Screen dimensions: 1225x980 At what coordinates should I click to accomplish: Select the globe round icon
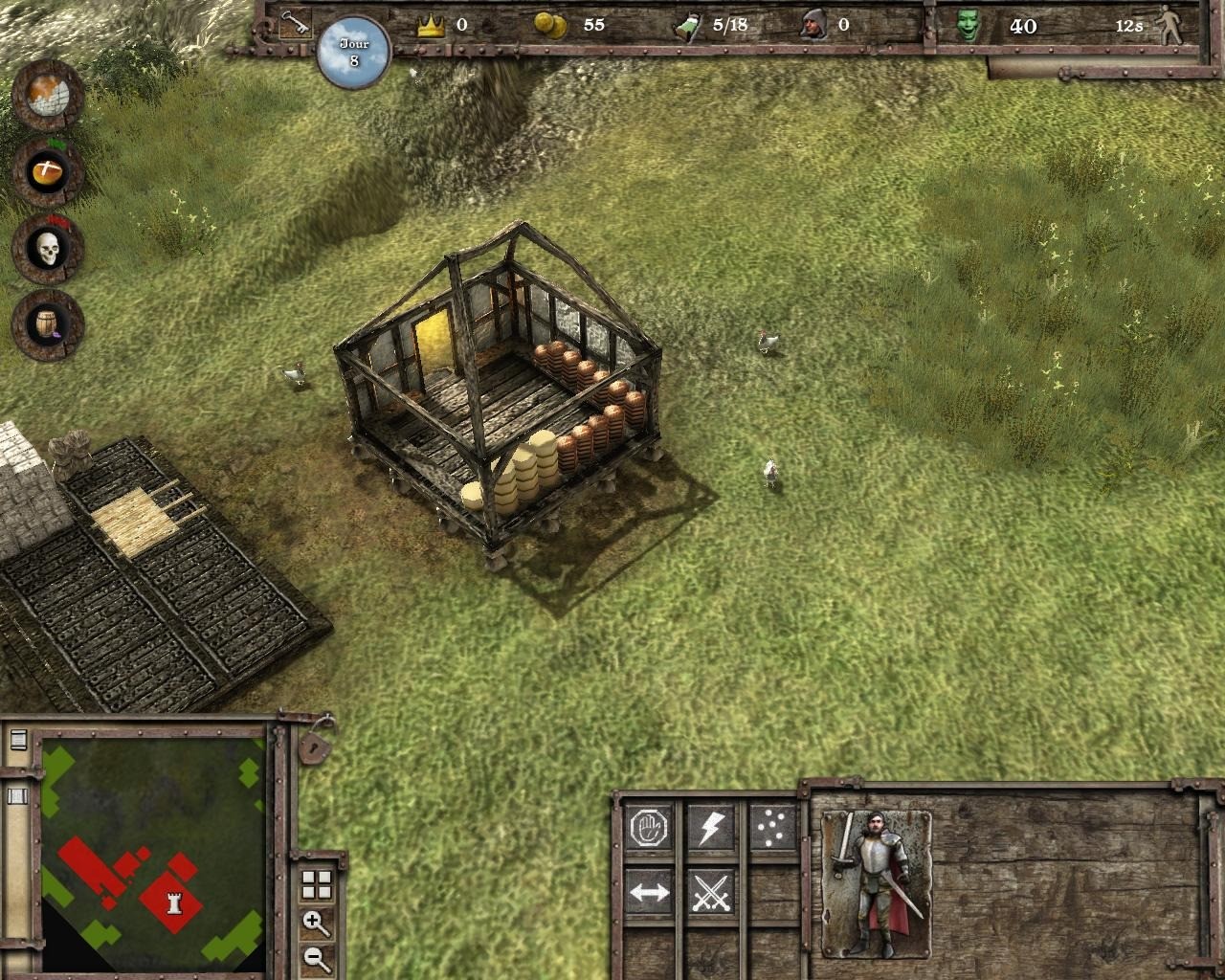click(48, 96)
